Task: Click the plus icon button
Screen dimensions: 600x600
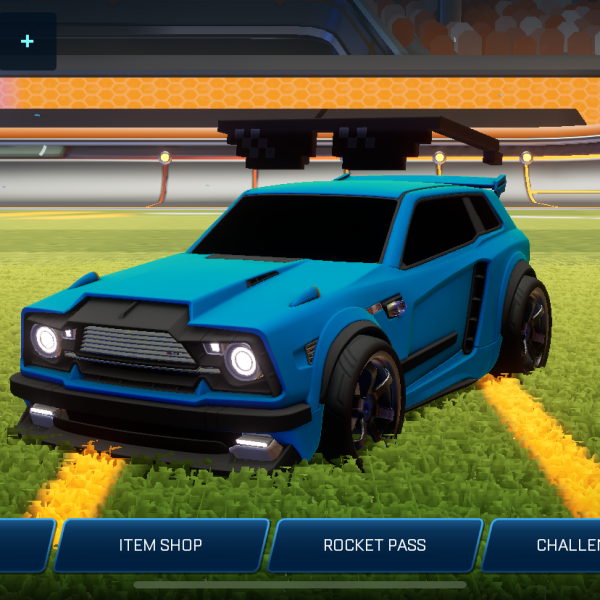Action: 27,41
